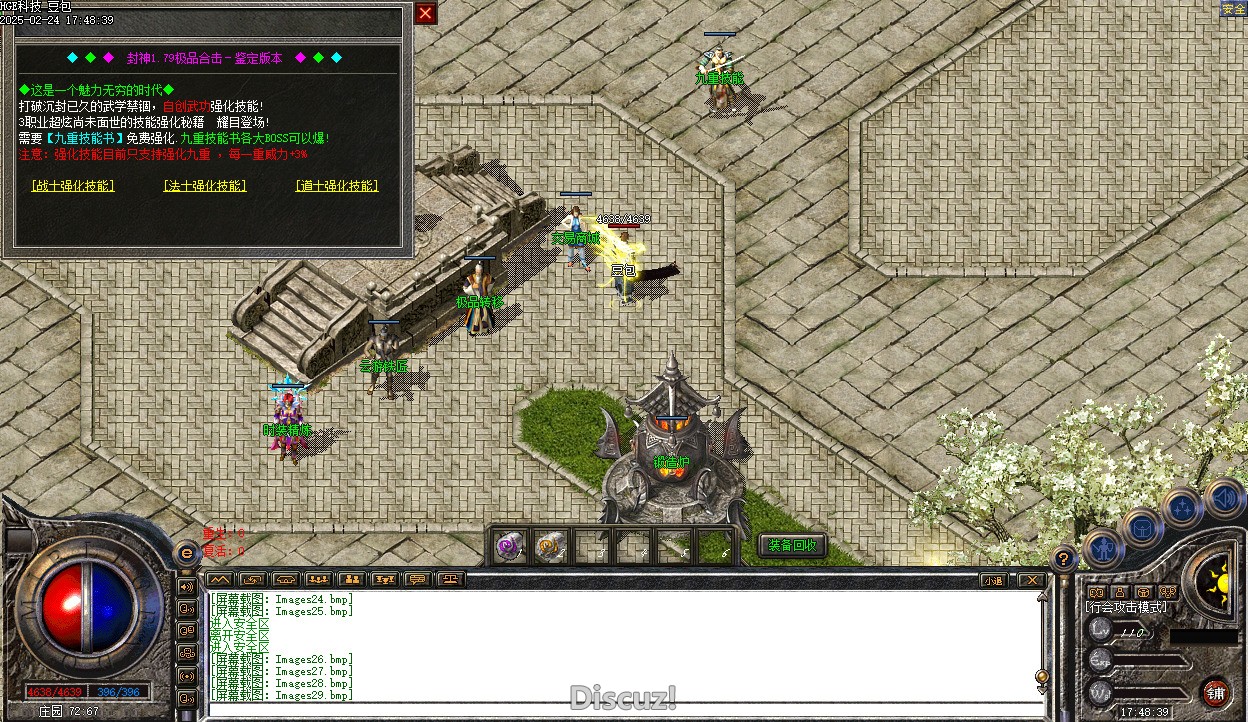Switch the 行会攻击模式 attack mode label
1248x722 pixels.
(x=1126, y=607)
